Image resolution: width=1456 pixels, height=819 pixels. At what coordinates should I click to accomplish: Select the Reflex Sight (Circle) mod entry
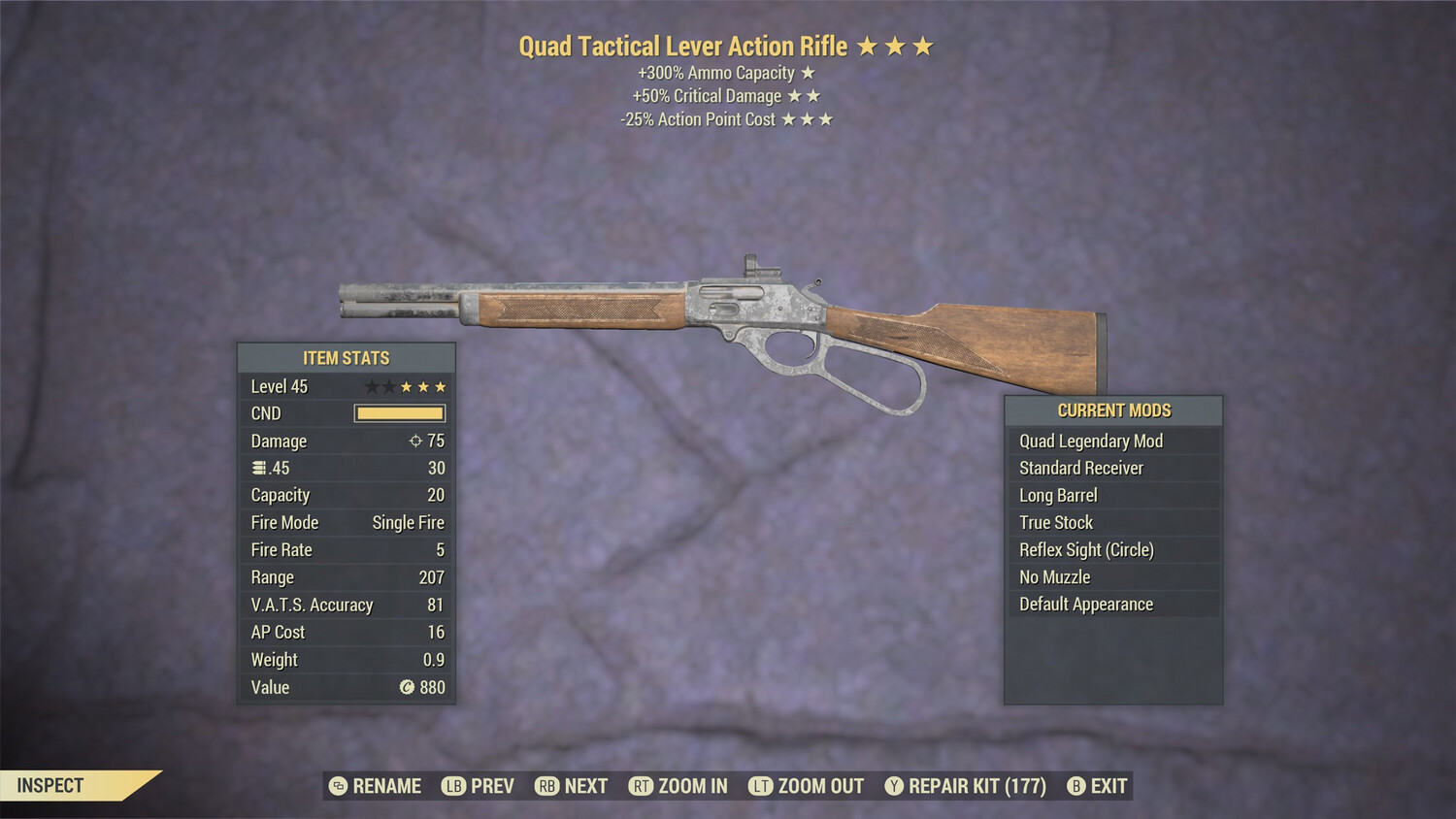point(1085,549)
